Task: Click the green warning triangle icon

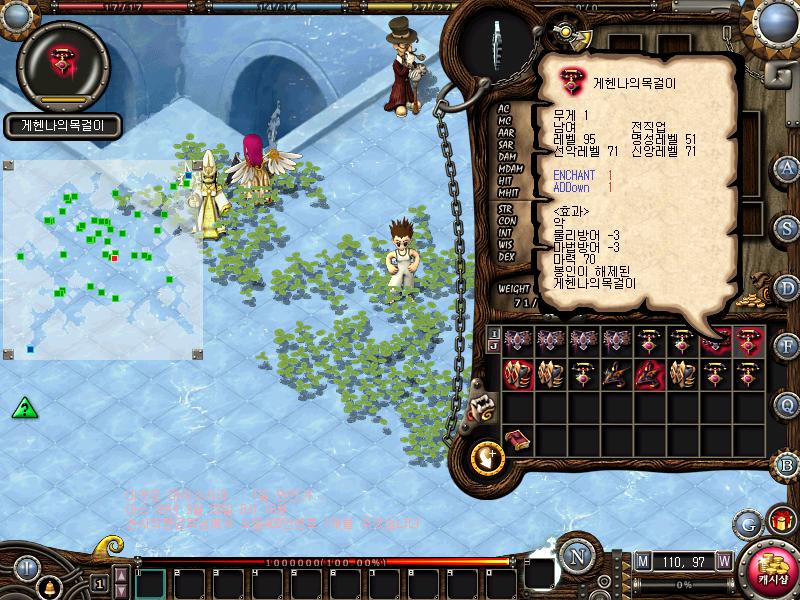Action: pyautogui.click(x=25, y=408)
